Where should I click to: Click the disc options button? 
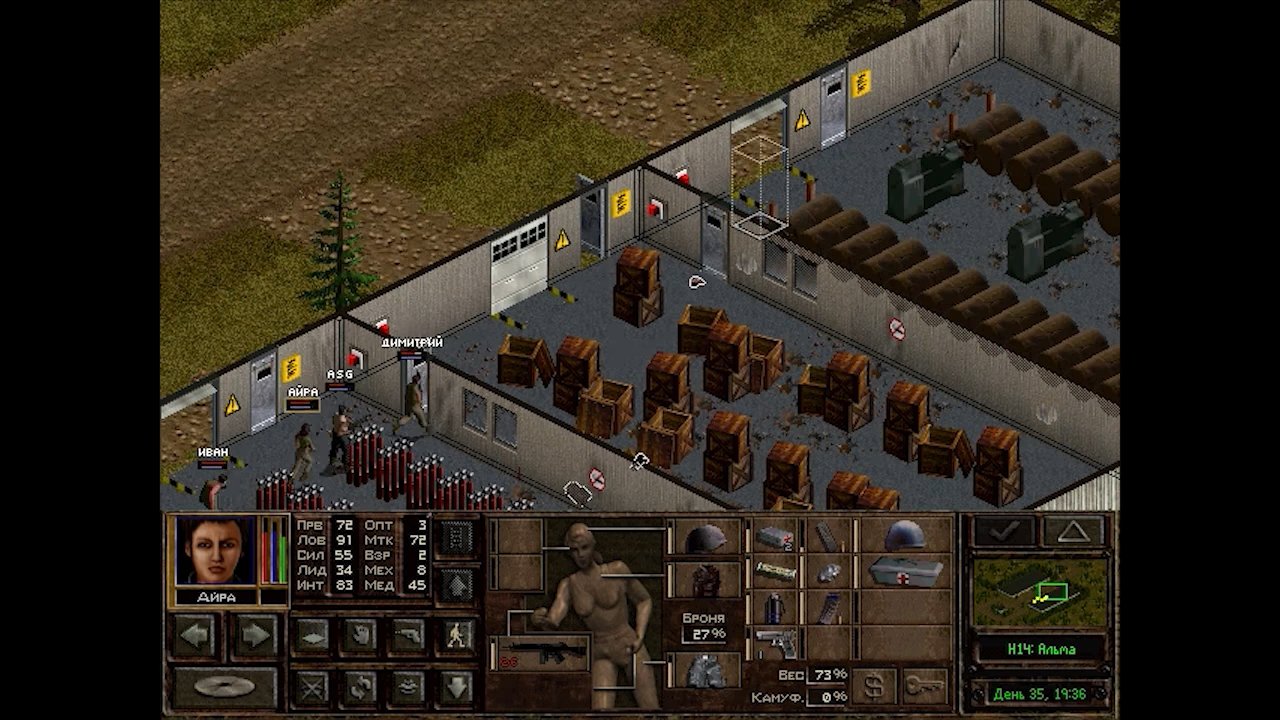[224, 687]
